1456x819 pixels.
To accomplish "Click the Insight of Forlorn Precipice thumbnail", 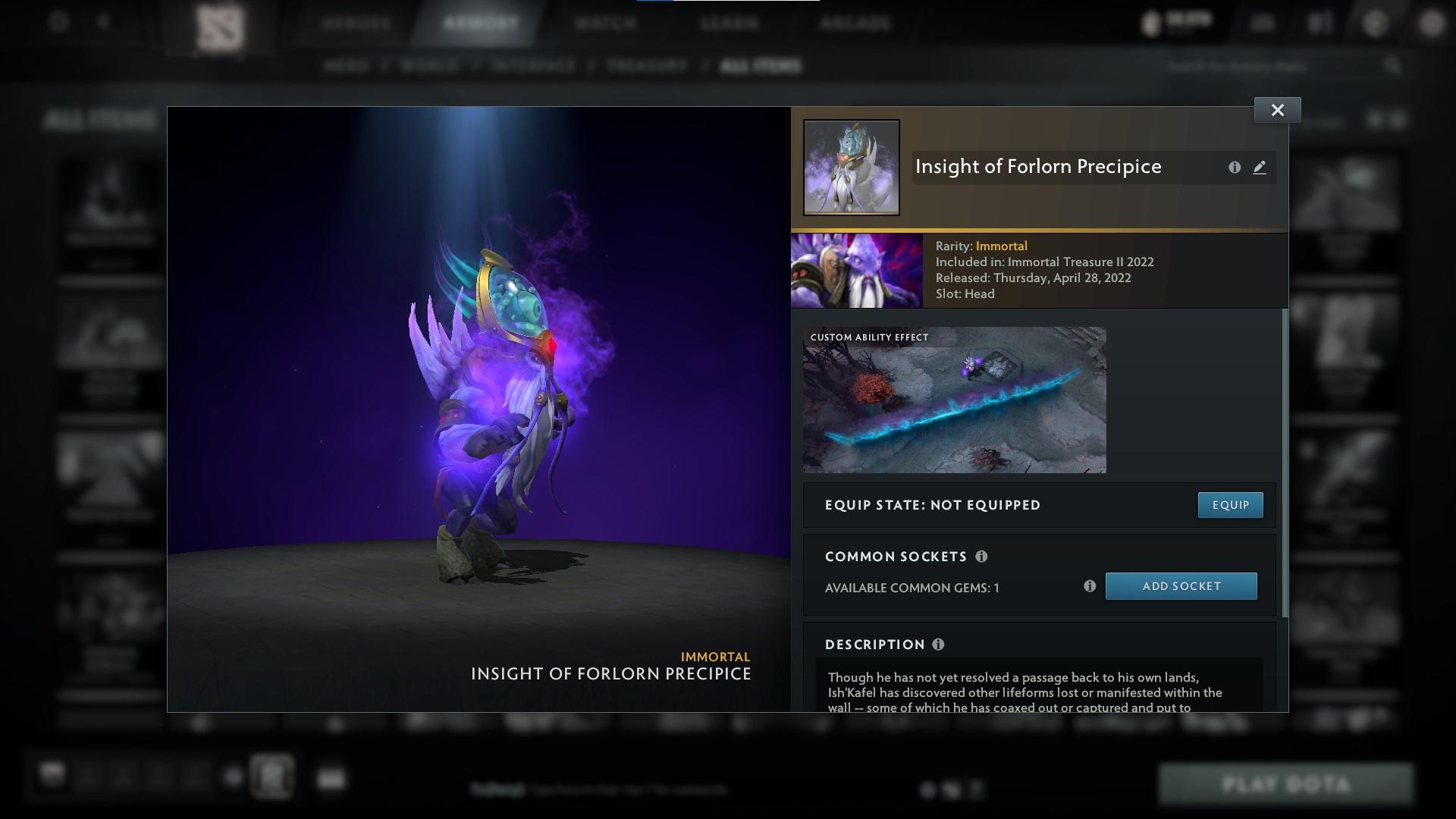I will [x=851, y=167].
